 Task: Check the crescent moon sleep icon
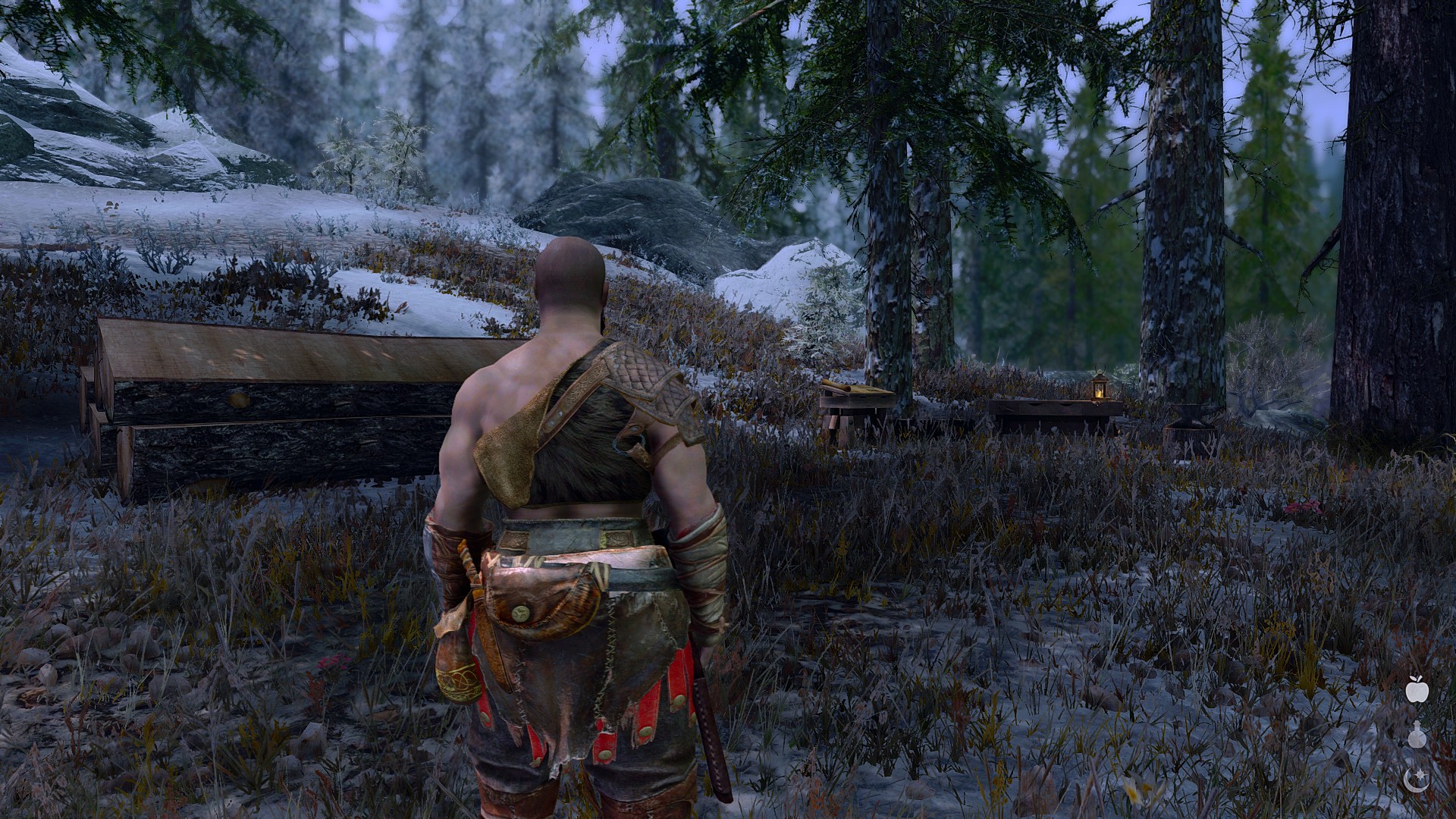coord(1417,778)
